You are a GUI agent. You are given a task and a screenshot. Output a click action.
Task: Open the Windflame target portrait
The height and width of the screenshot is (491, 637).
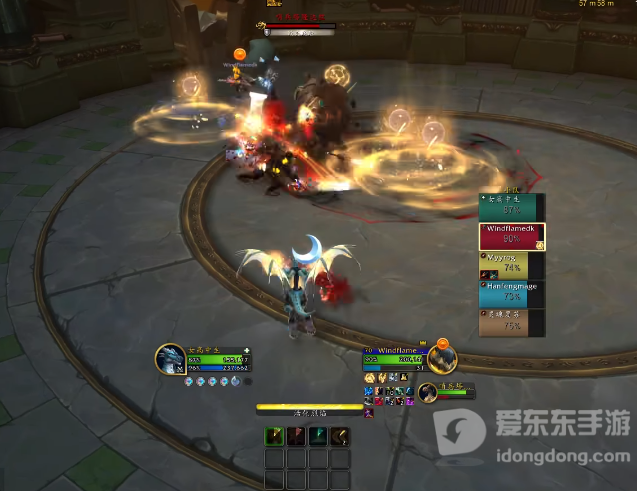click(441, 356)
